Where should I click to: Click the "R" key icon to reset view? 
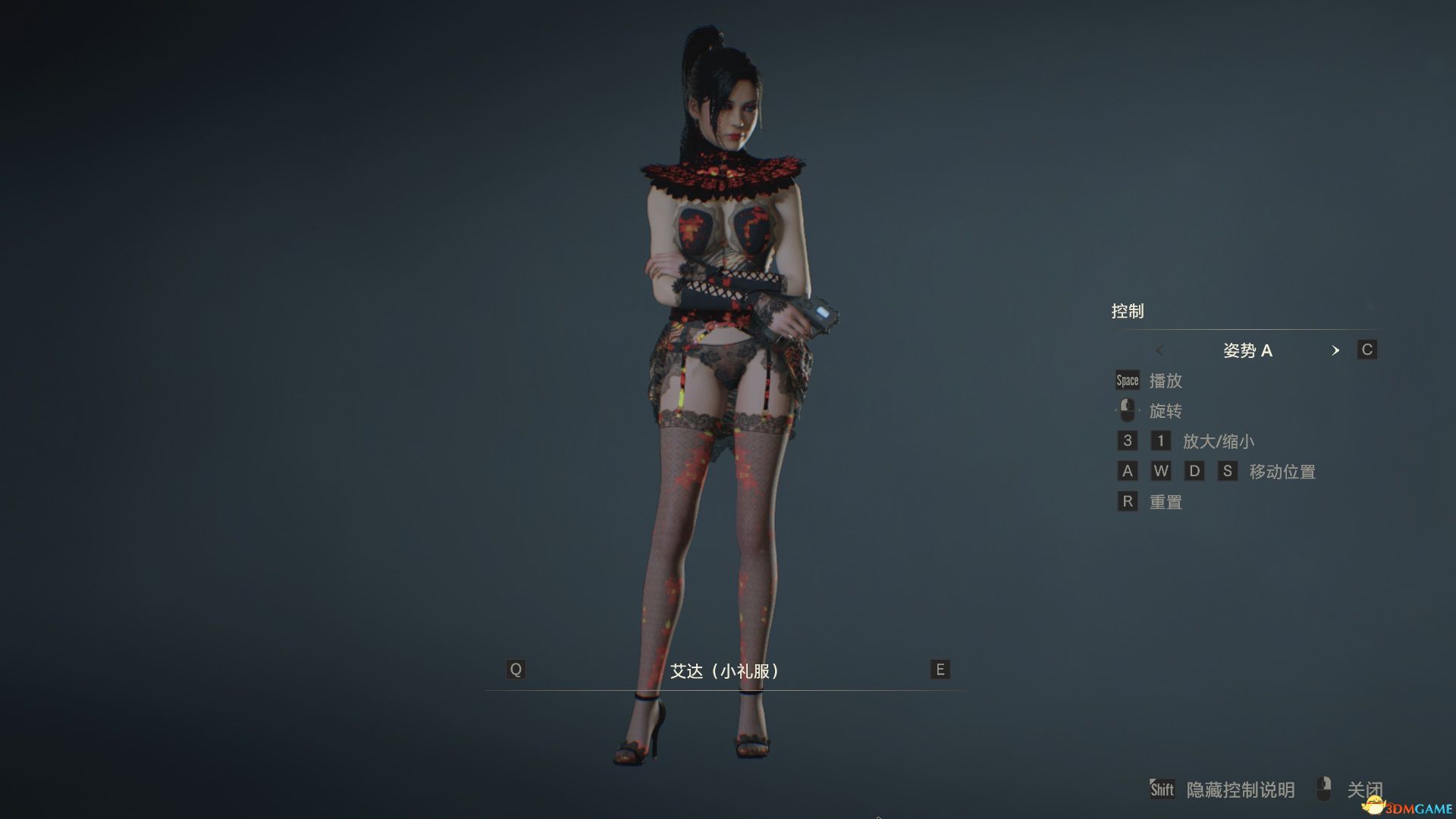coord(1127,501)
